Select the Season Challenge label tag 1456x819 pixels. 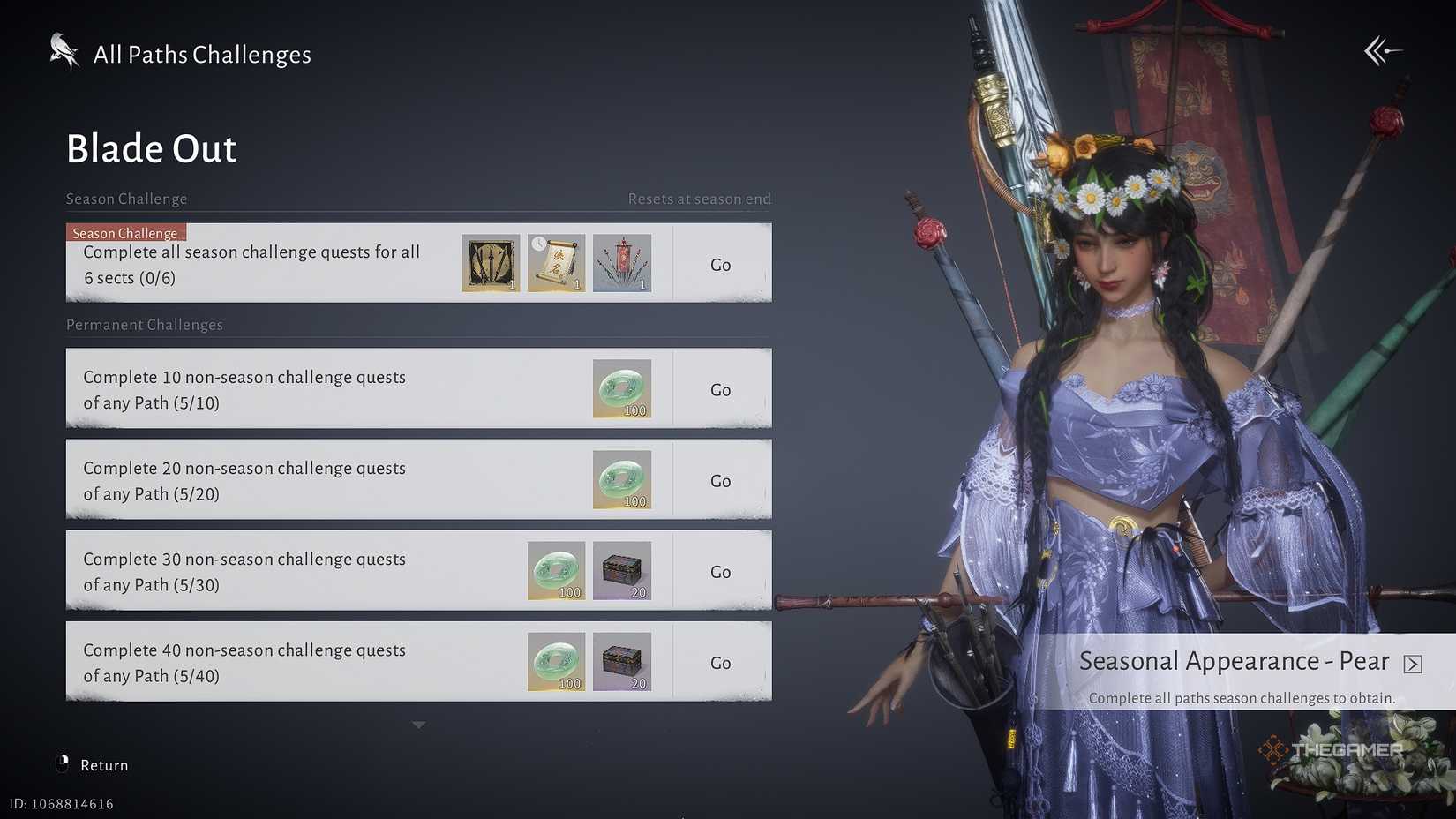[125, 232]
